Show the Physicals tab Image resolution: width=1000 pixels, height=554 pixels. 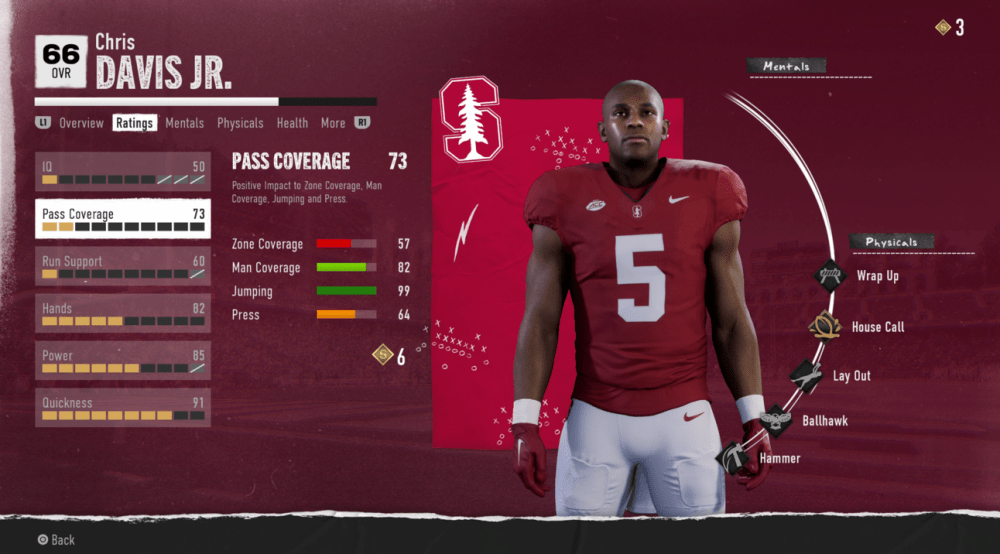click(x=240, y=123)
